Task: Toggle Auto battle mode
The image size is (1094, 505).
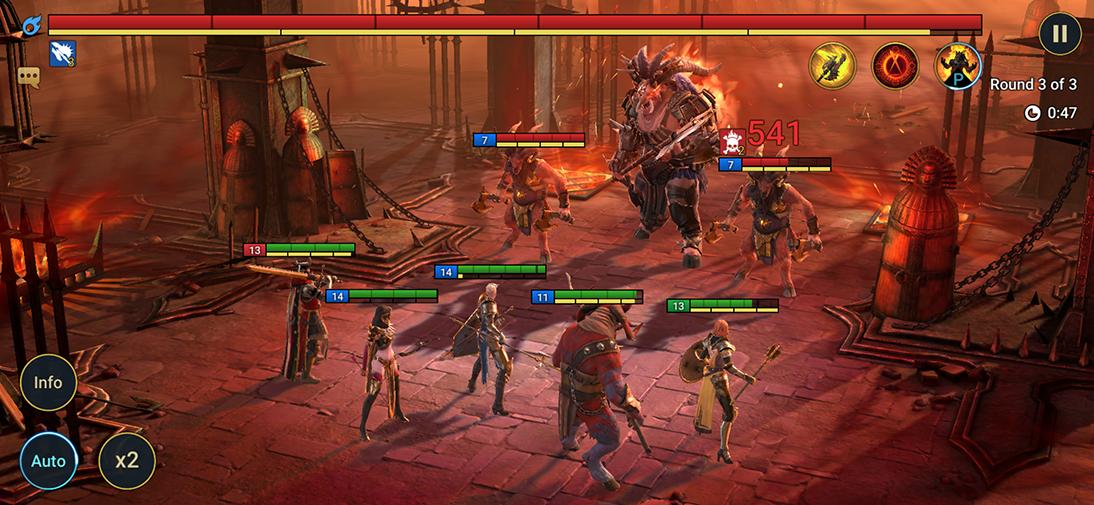Action: tap(48, 461)
